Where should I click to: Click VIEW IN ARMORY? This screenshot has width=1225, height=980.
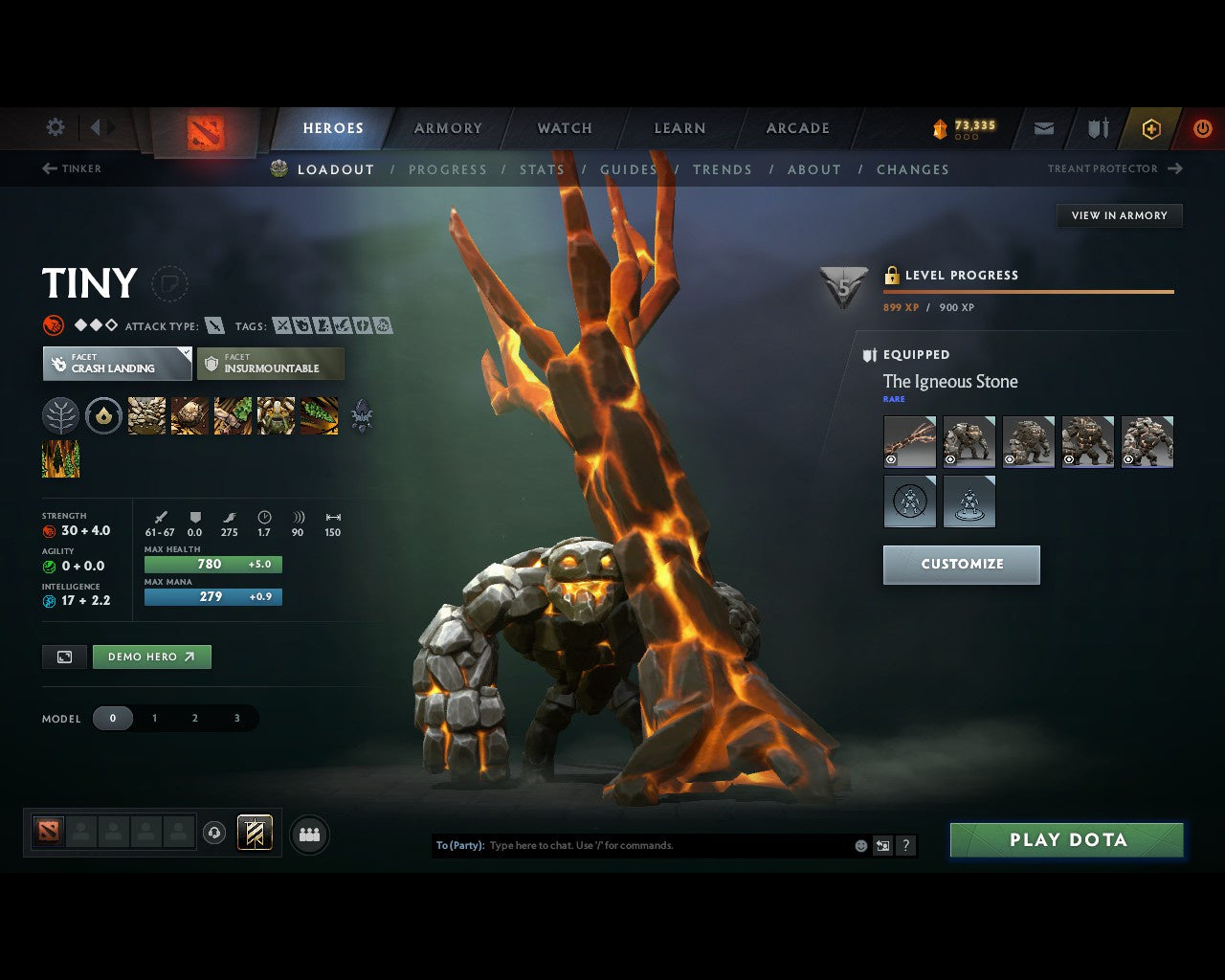tap(1118, 215)
